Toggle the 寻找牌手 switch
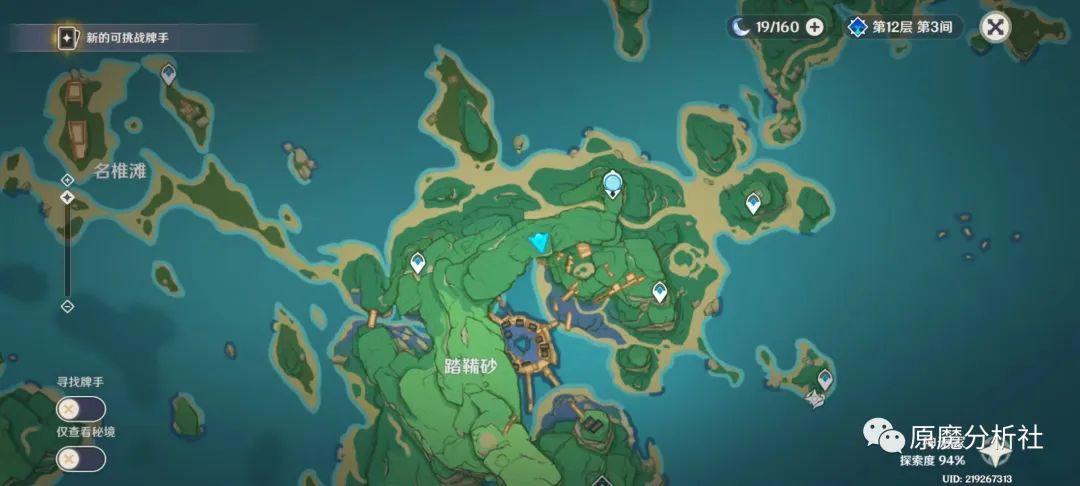 81,410
